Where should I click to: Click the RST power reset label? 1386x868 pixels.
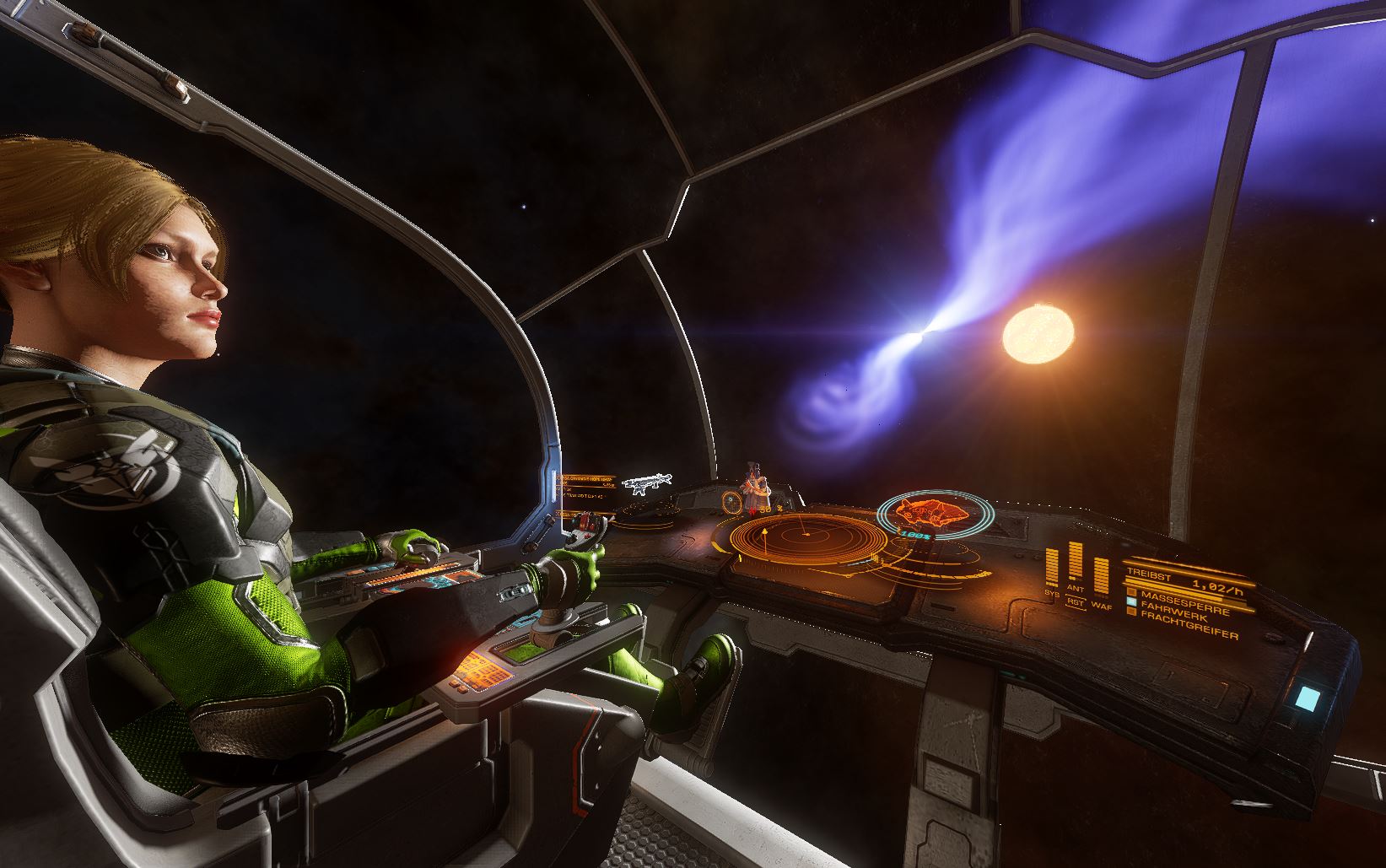pos(1076,601)
